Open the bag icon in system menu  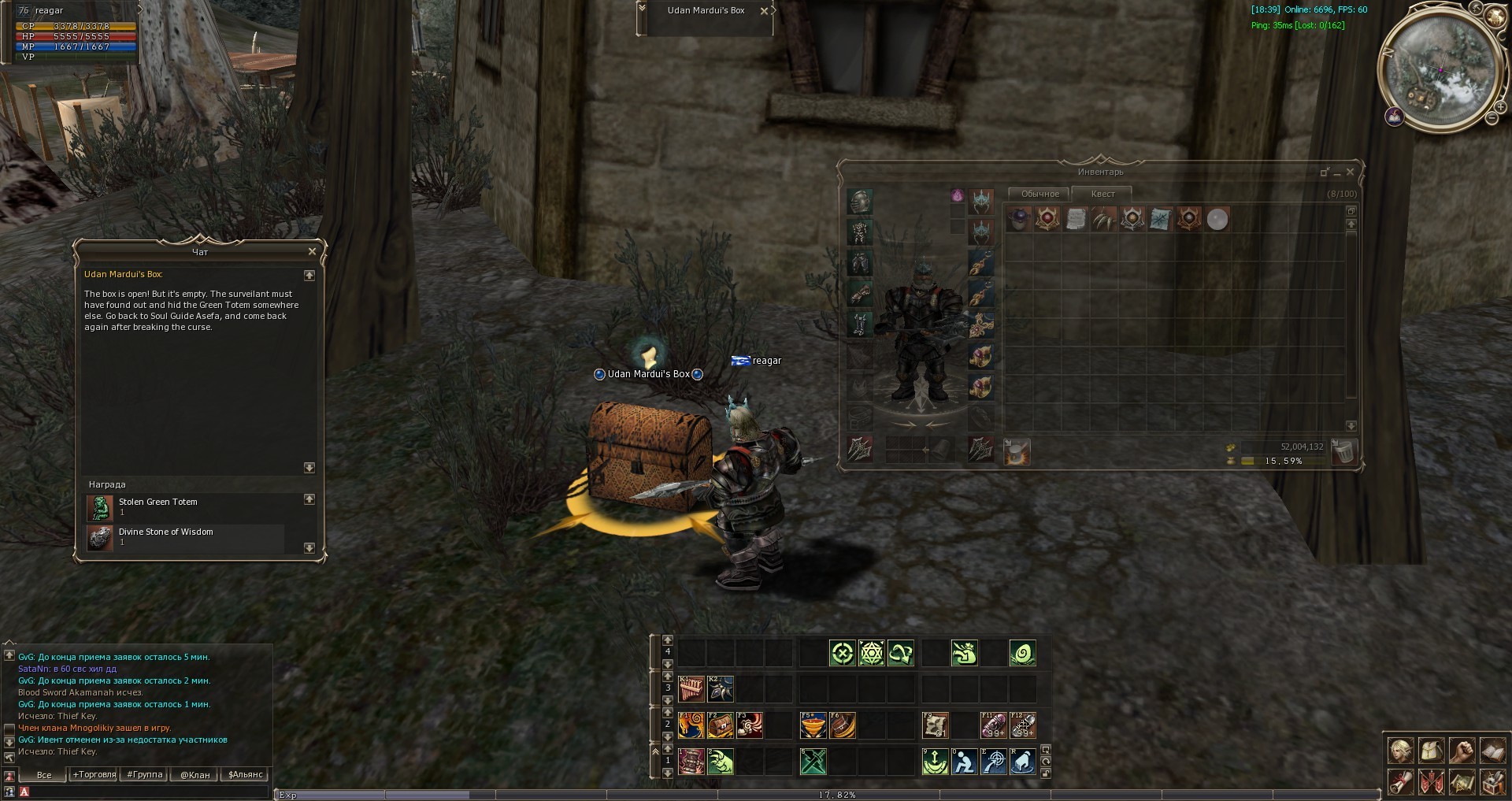tap(1431, 751)
